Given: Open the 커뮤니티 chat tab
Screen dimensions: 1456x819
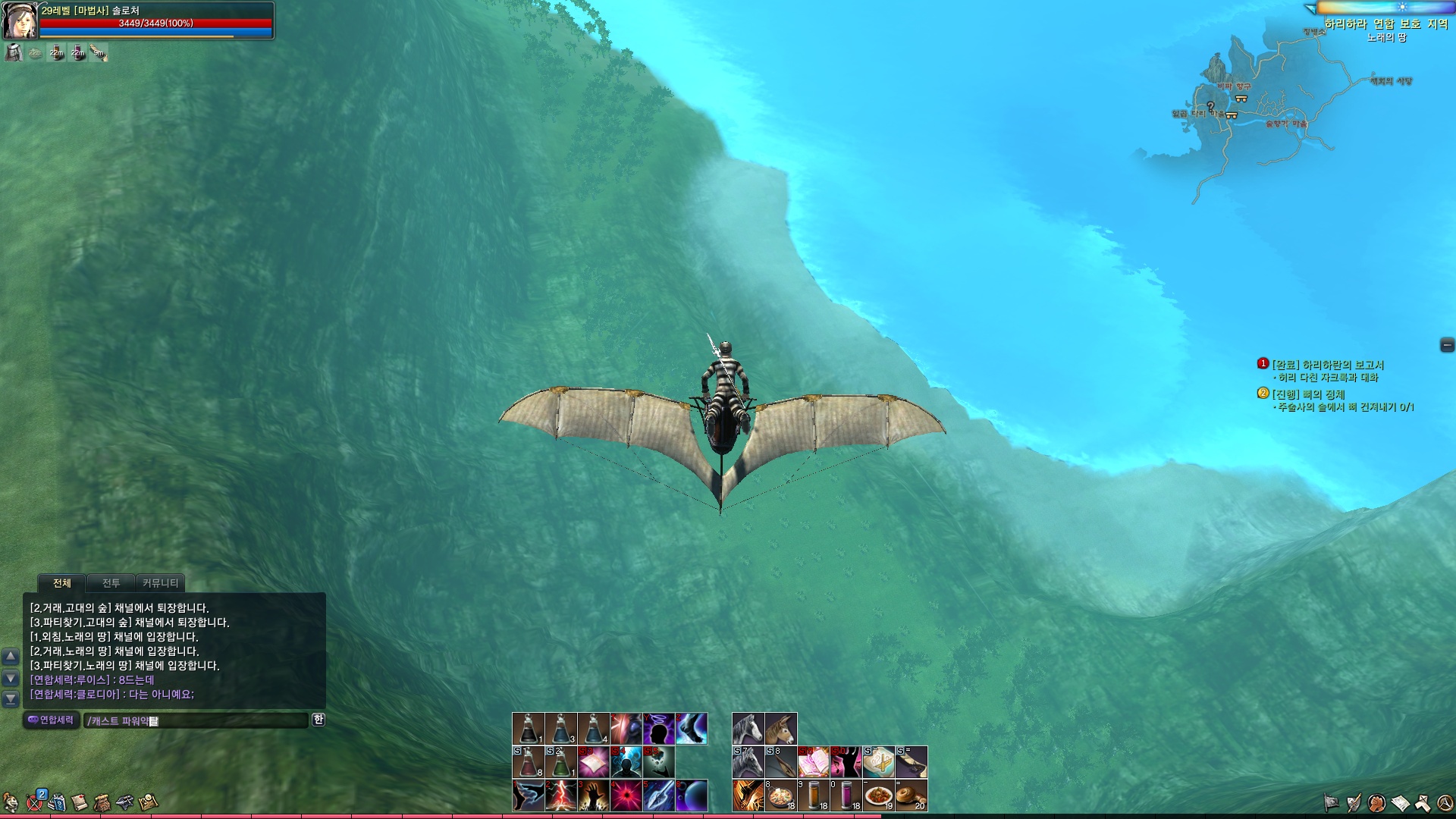Looking at the screenshot, I should tap(160, 583).
